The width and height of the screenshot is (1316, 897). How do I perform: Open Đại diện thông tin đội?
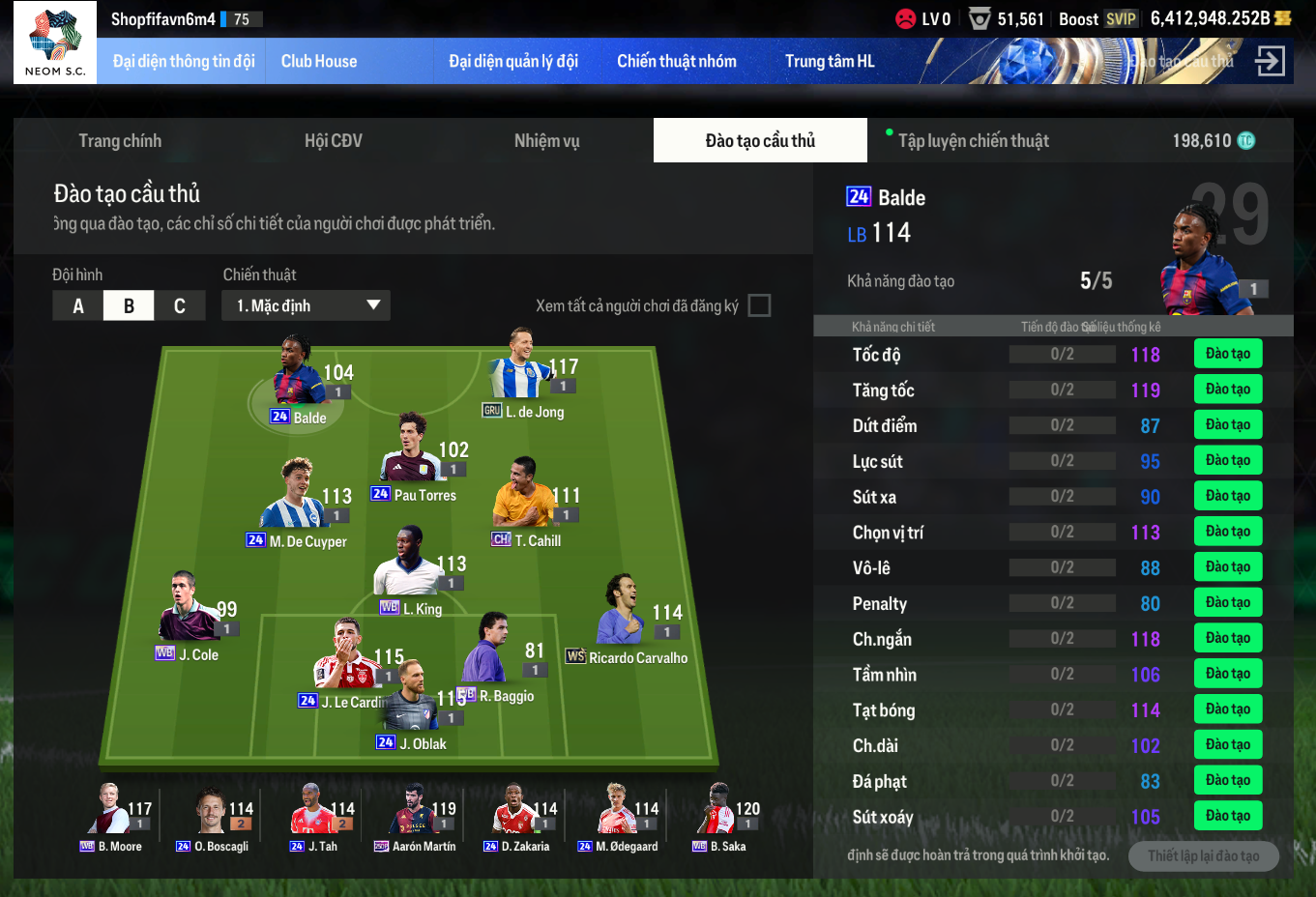pyautogui.click(x=183, y=61)
